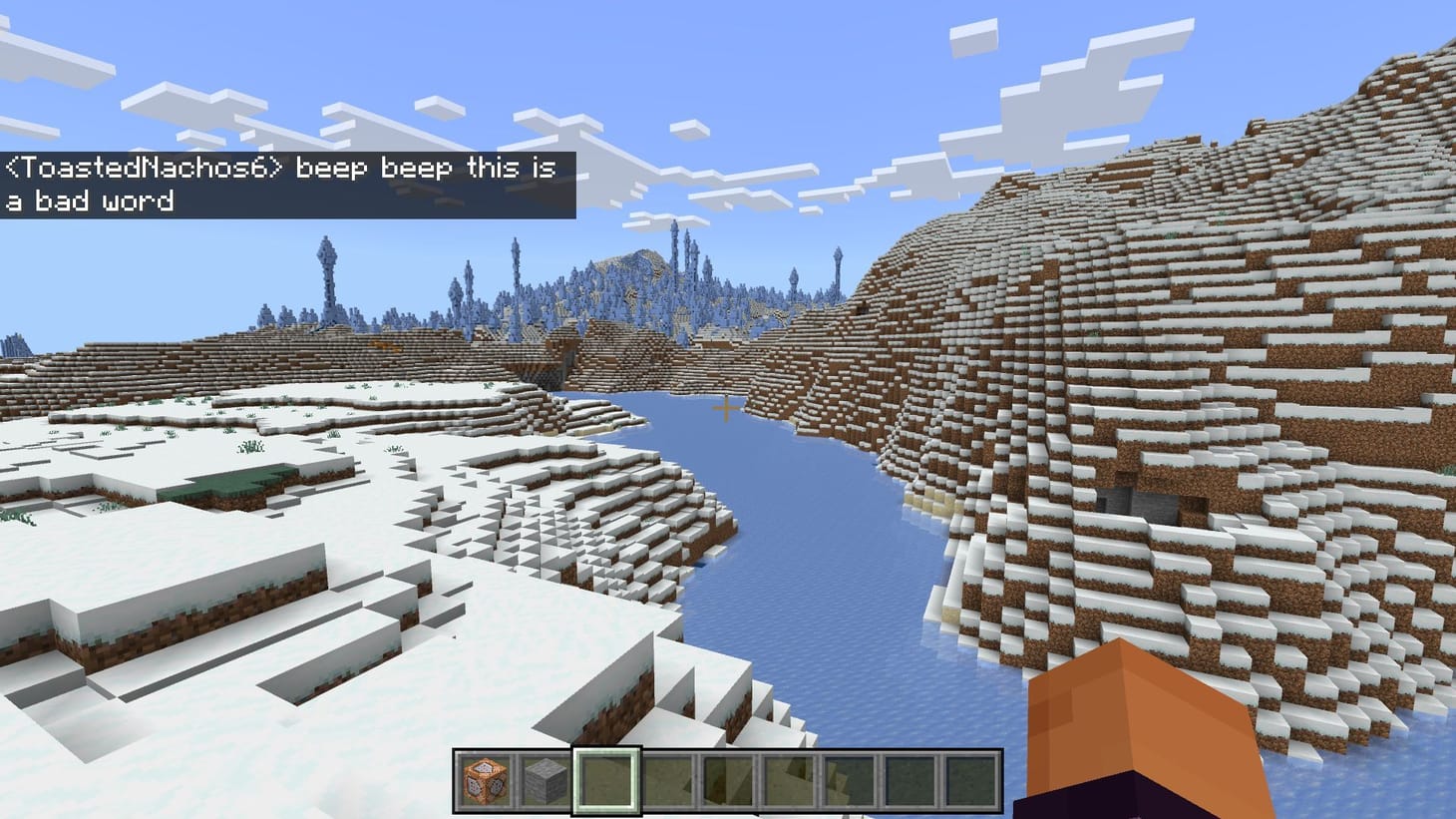This screenshot has width=1456, height=819.
Task: Select the stone block in hotbar slot two
Action: 544,782
